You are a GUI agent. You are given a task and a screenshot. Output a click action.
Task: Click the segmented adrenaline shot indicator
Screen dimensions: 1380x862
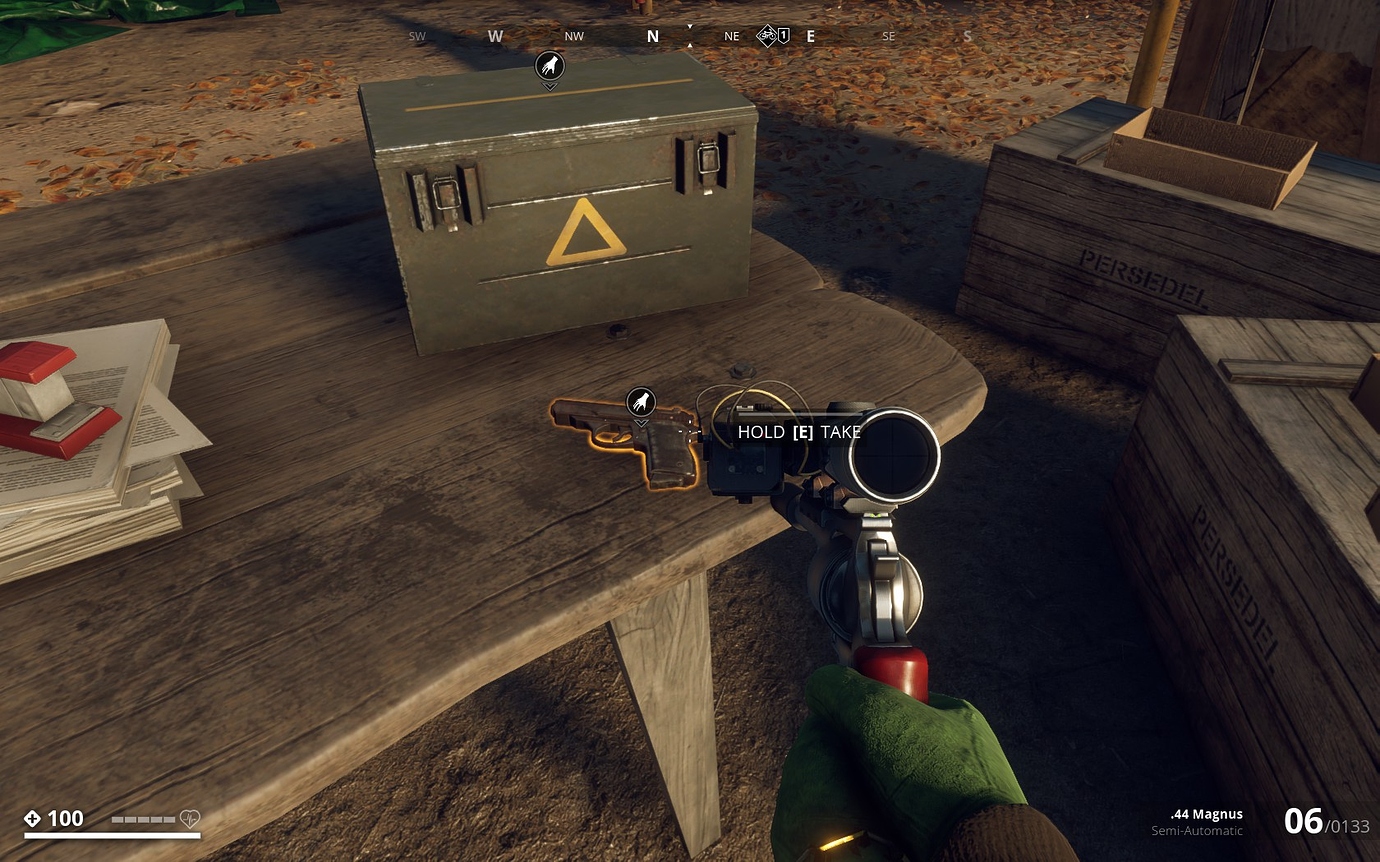tap(145, 818)
